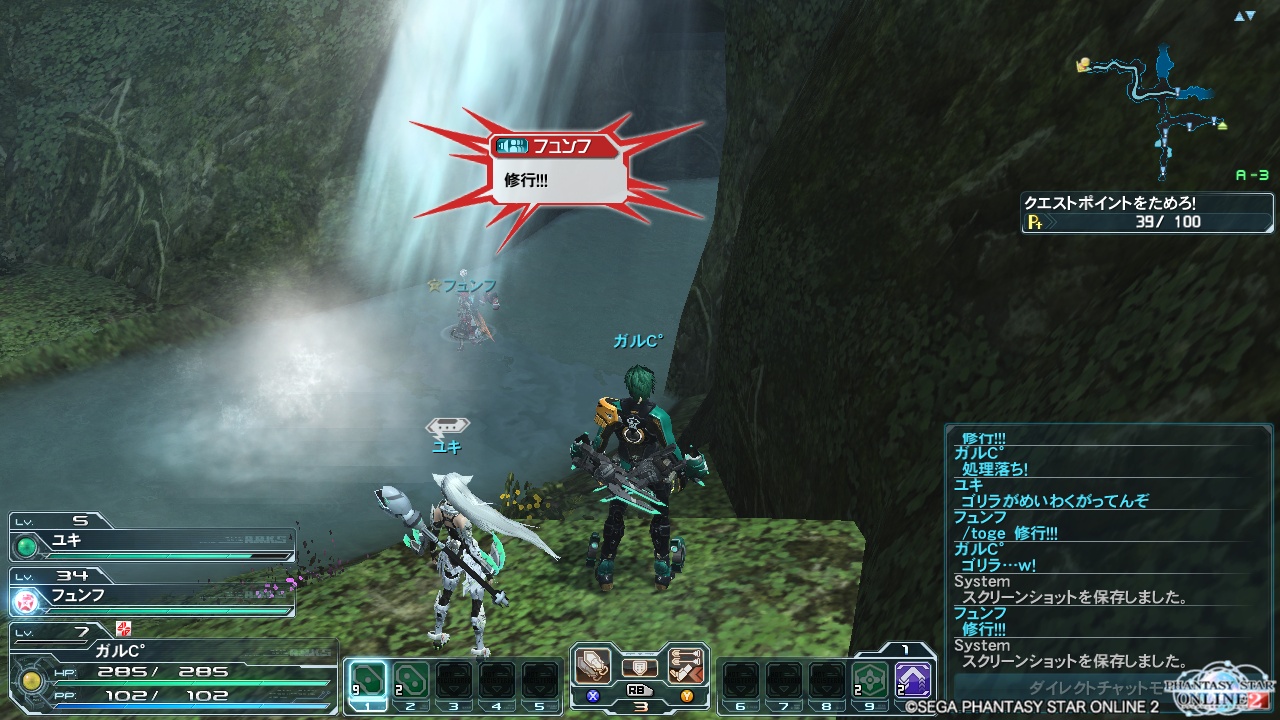Click the center guard shield icon
The height and width of the screenshot is (720, 1280).
click(639, 667)
